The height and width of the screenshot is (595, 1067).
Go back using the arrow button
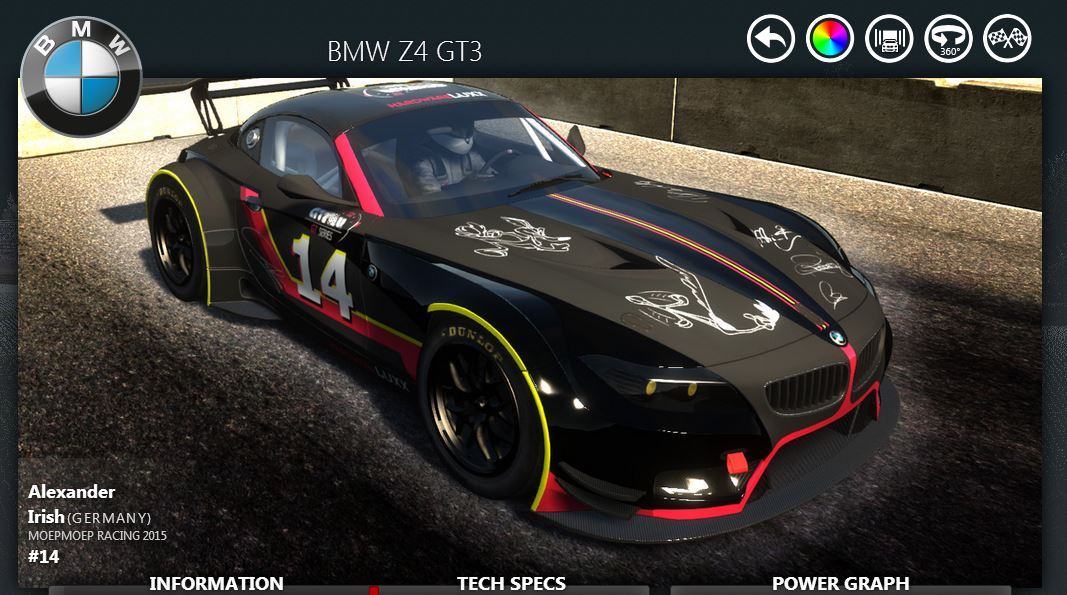pos(770,39)
